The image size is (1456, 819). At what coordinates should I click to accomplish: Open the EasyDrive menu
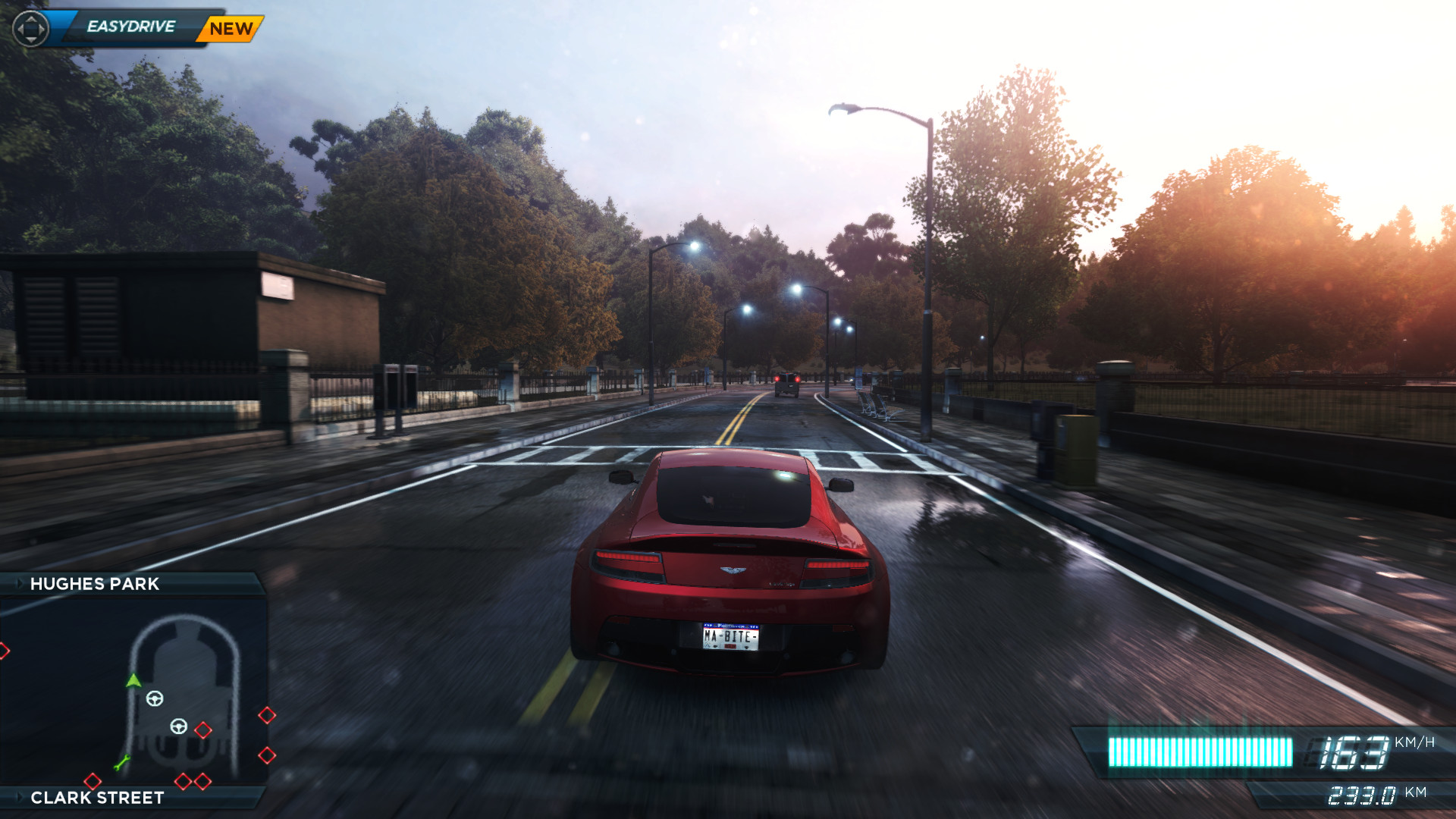pyautogui.click(x=130, y=27)
